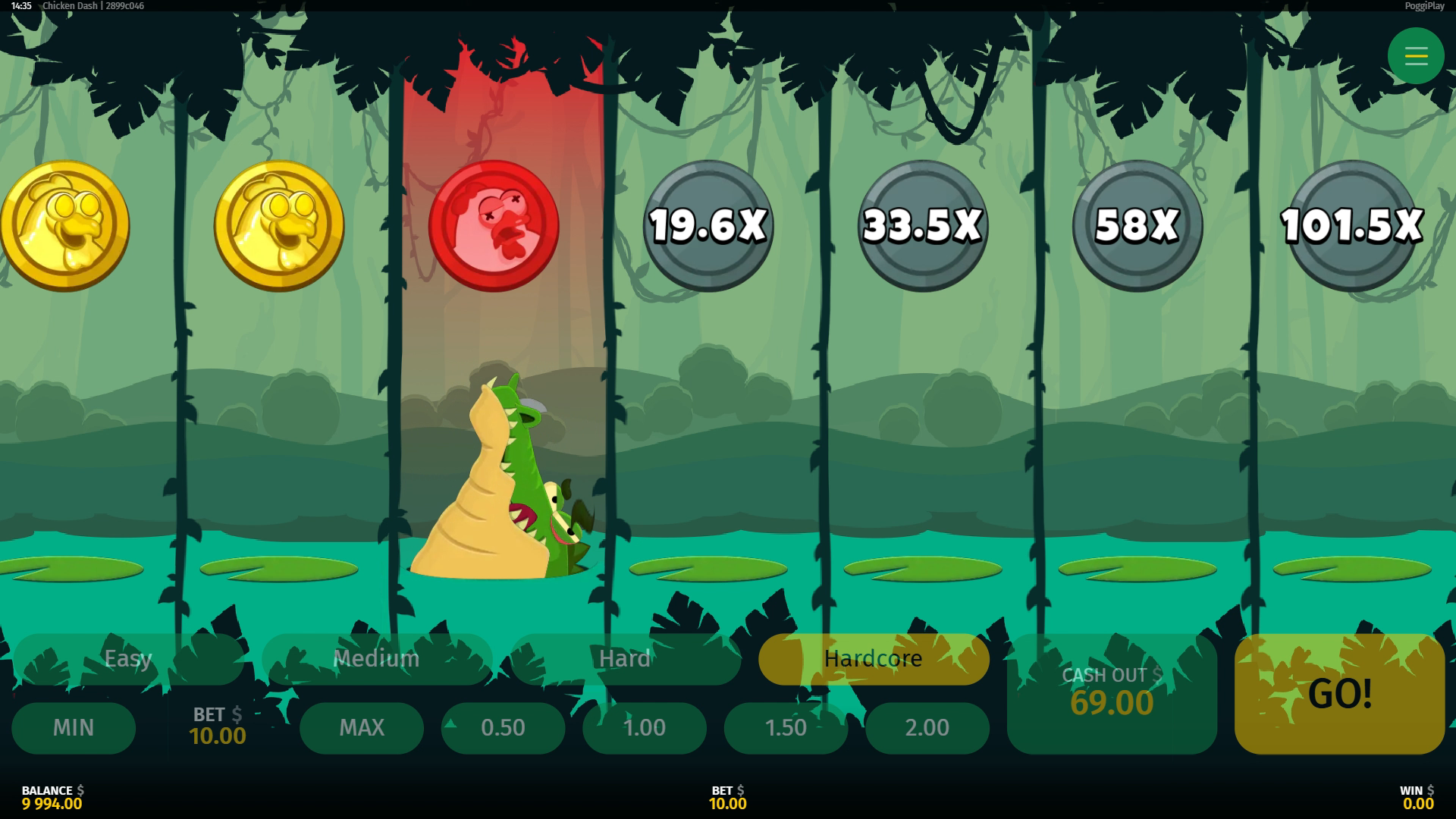
Task: Select the Hardcore difficulty
Action: click(874, 658)
